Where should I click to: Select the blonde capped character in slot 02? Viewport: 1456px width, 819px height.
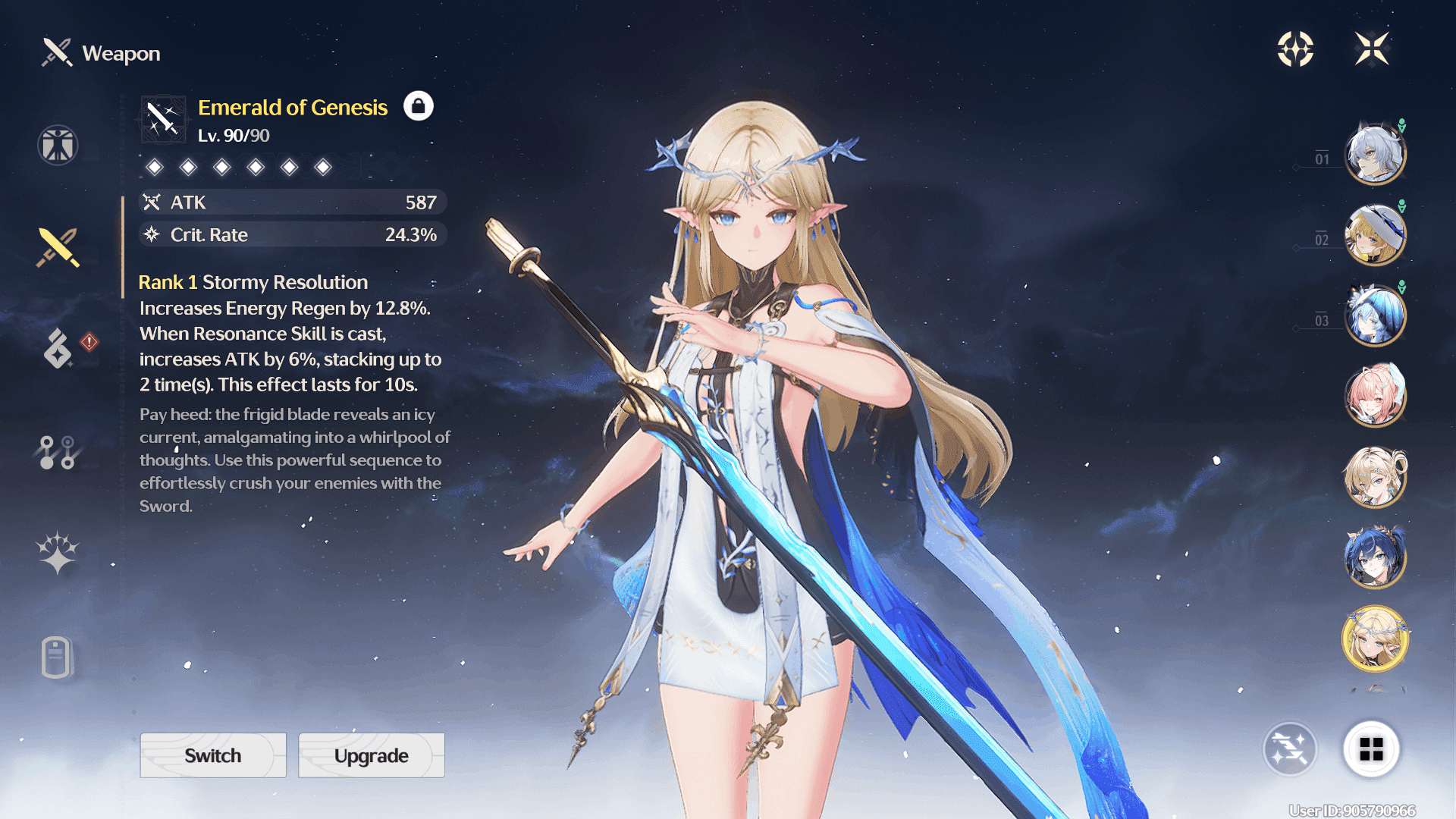pos(1375,235)
